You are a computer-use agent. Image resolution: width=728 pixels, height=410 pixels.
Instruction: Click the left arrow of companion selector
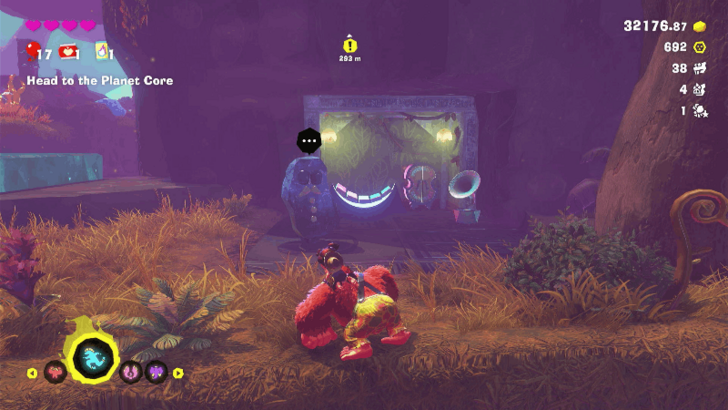tap(31, 373)
